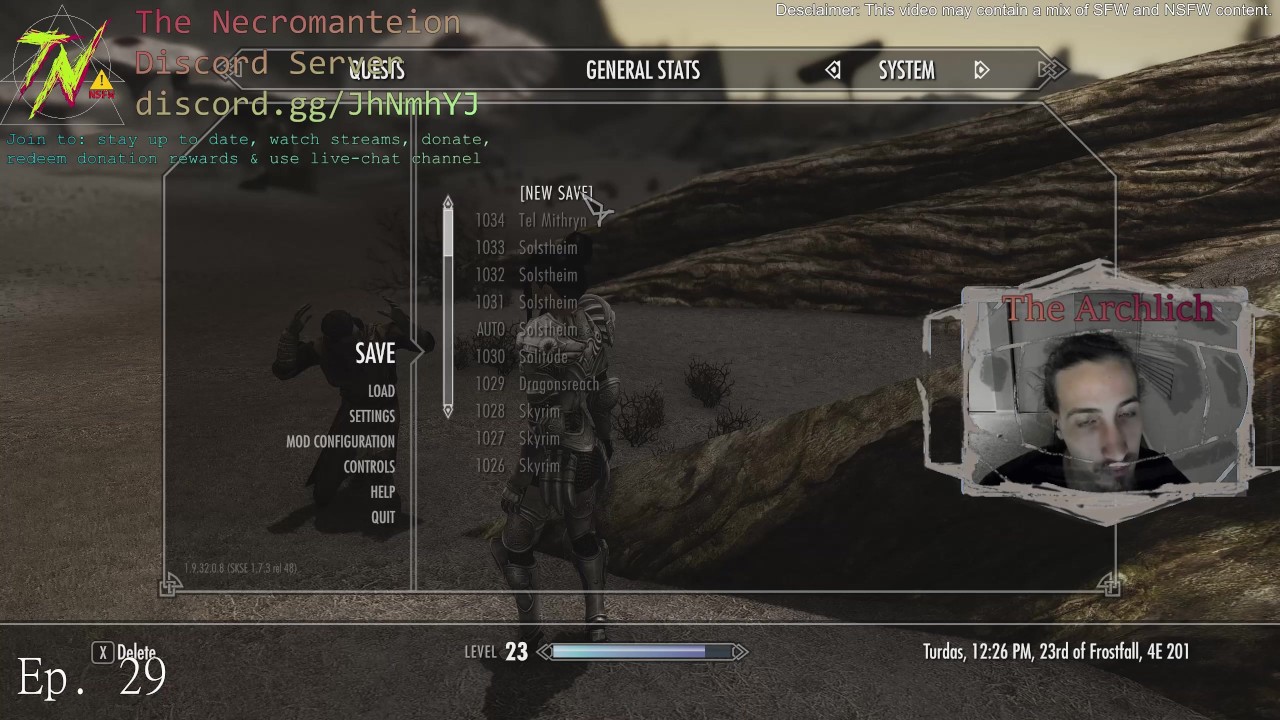This screenshot has height=720, width=1280.
Task: Select the New Save entry
Action: pyautogui.click(x=555, y=193)
